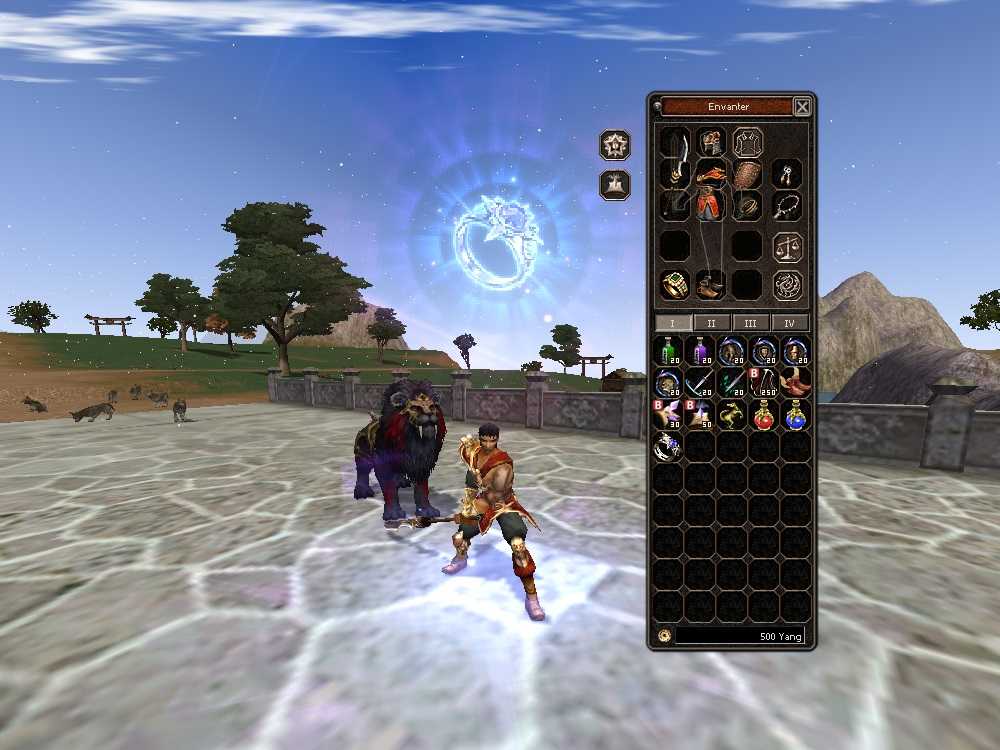Screen dimensions: 1000x750
Task: Switch to inventory page II
Action: click(711, 323)
